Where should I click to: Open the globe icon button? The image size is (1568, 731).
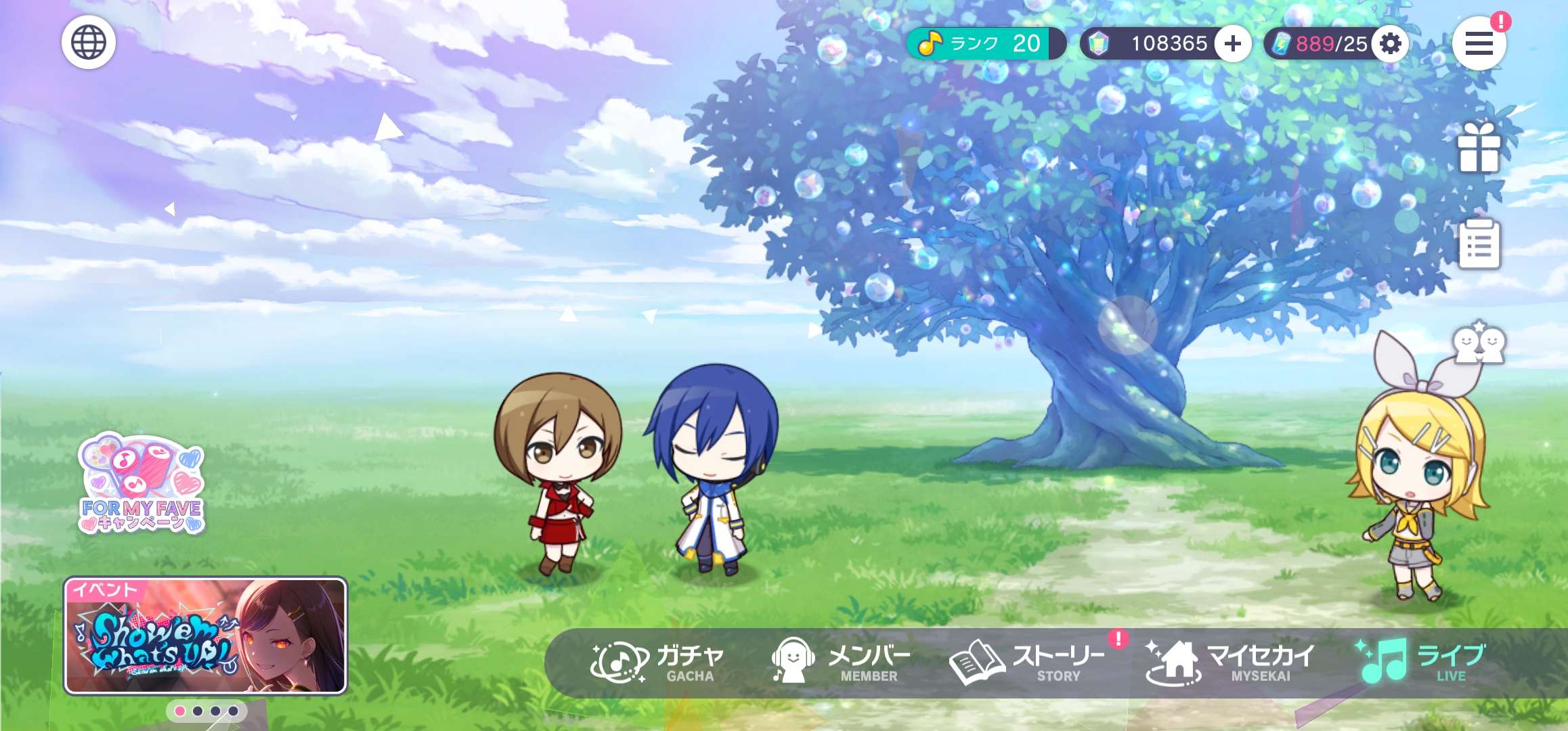(89, 42)
